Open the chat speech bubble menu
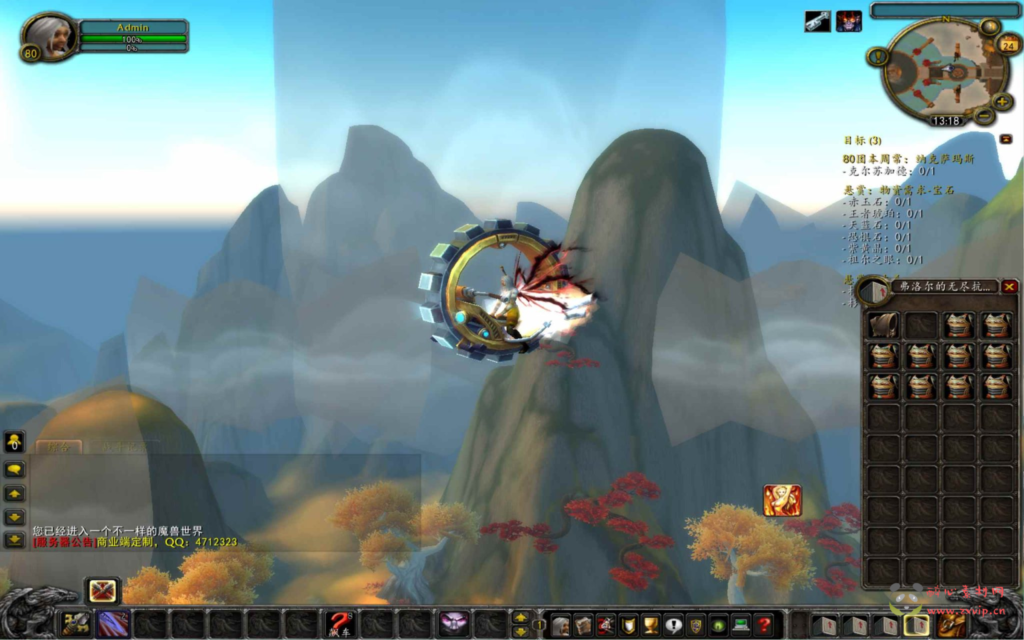 15,468
